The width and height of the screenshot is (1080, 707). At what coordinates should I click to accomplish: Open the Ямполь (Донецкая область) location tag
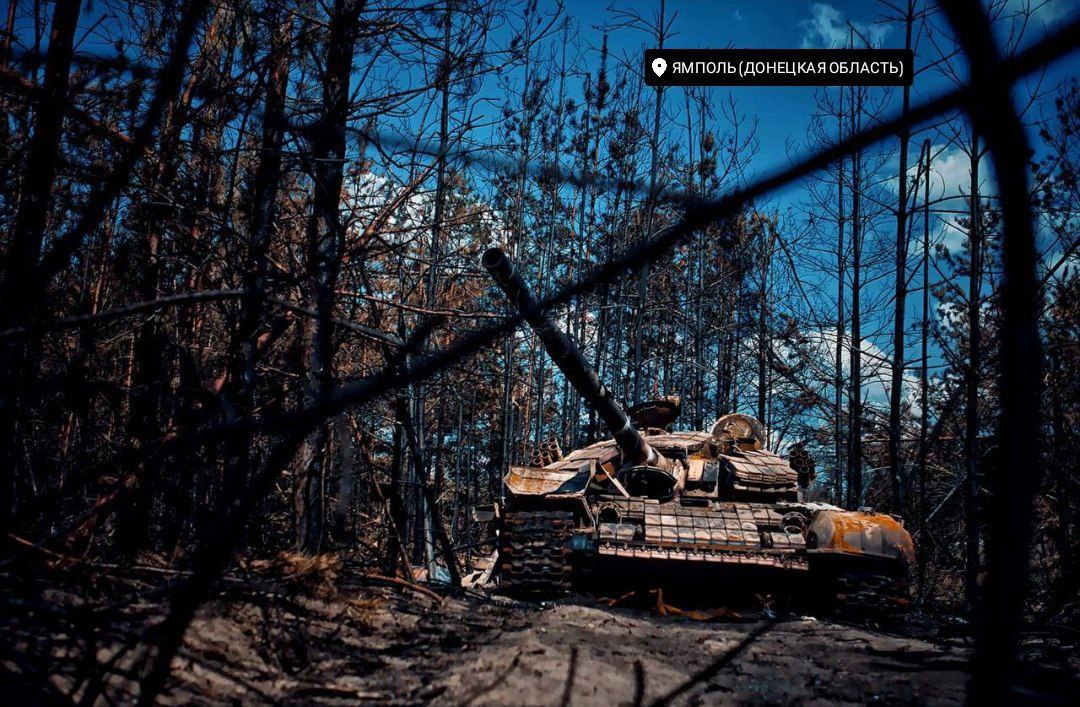(778, 68)
